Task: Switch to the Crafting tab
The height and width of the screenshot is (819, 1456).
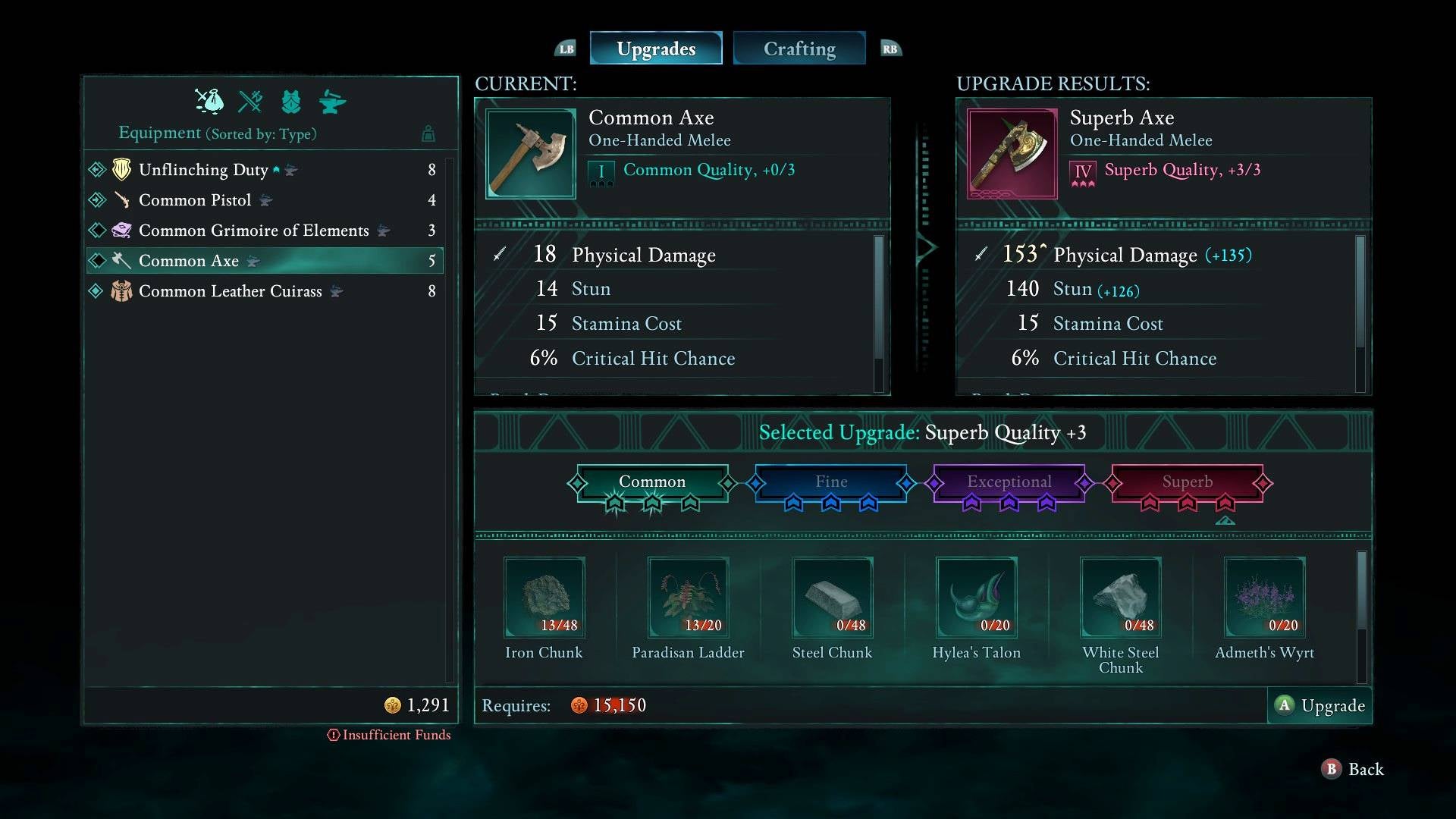Action: point(799,48)
